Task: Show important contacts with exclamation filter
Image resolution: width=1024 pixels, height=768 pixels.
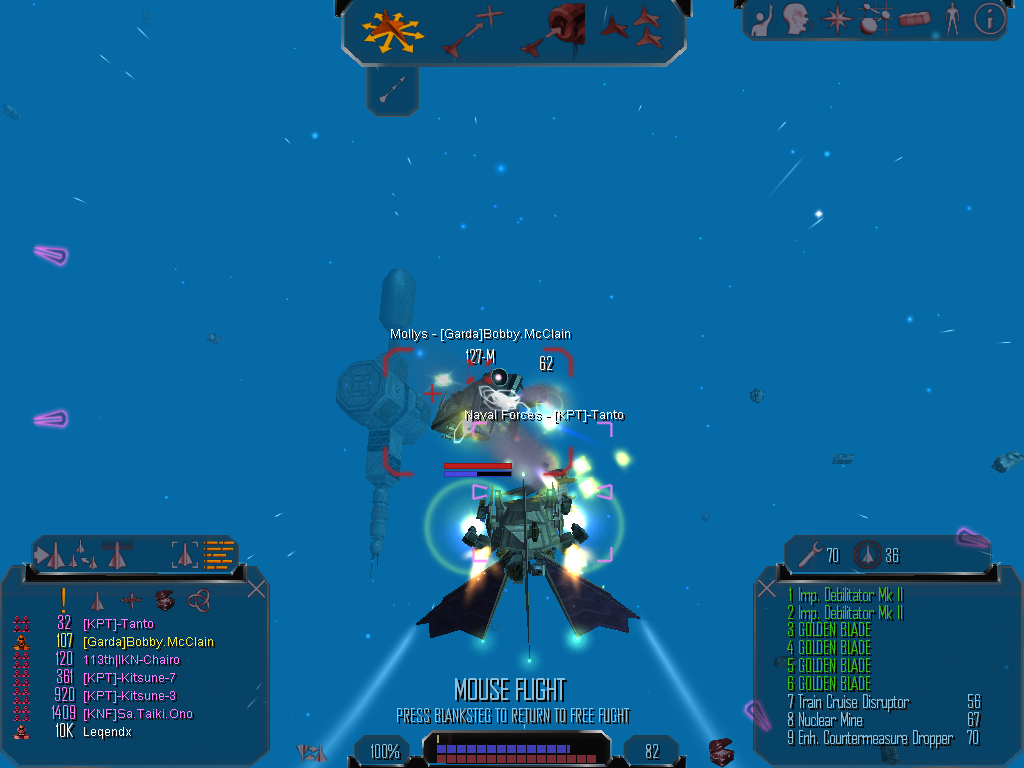Action: click(63, 600)
